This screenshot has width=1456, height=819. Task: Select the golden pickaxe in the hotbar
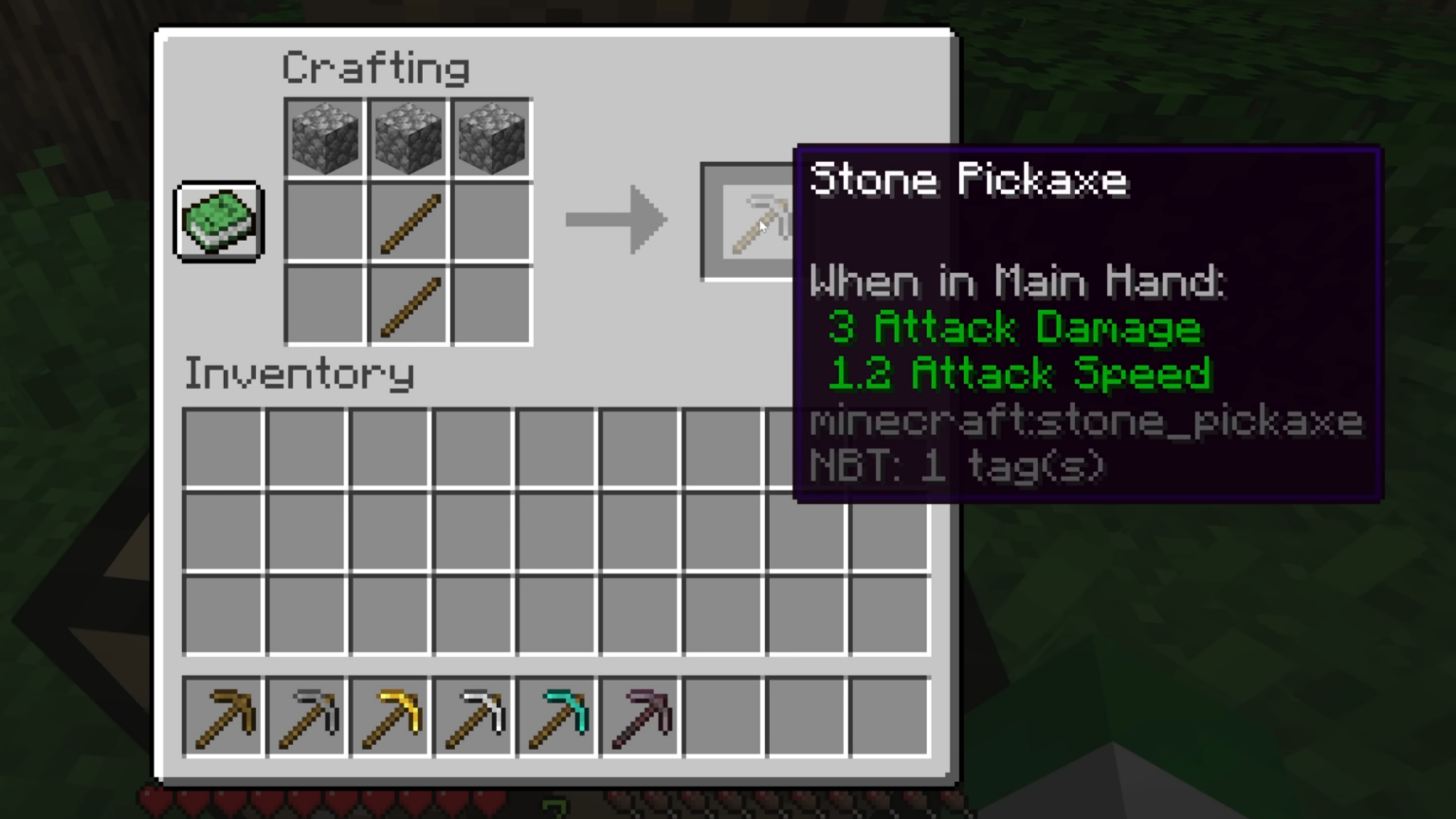389,716
